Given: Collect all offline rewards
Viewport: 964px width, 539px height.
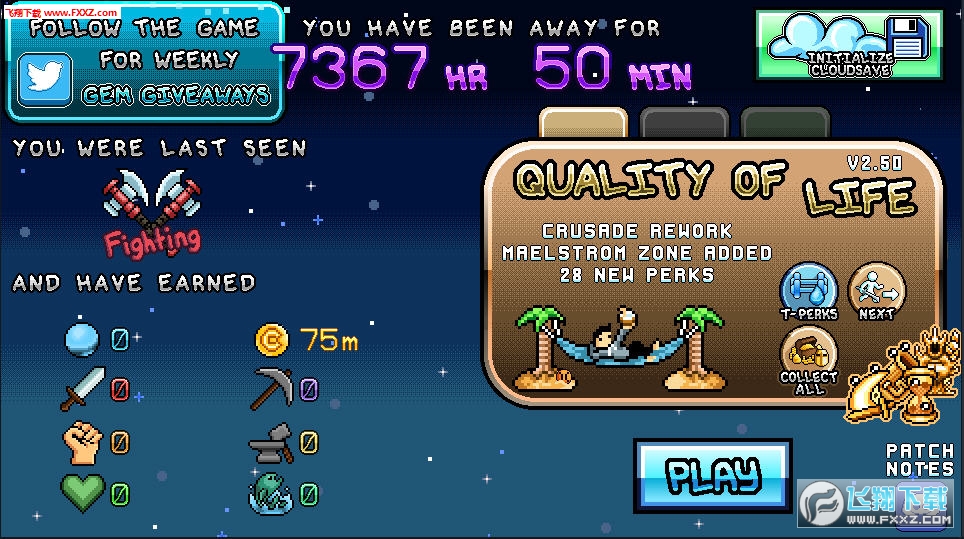Looking at the screenshot, I should click(809, 362).
